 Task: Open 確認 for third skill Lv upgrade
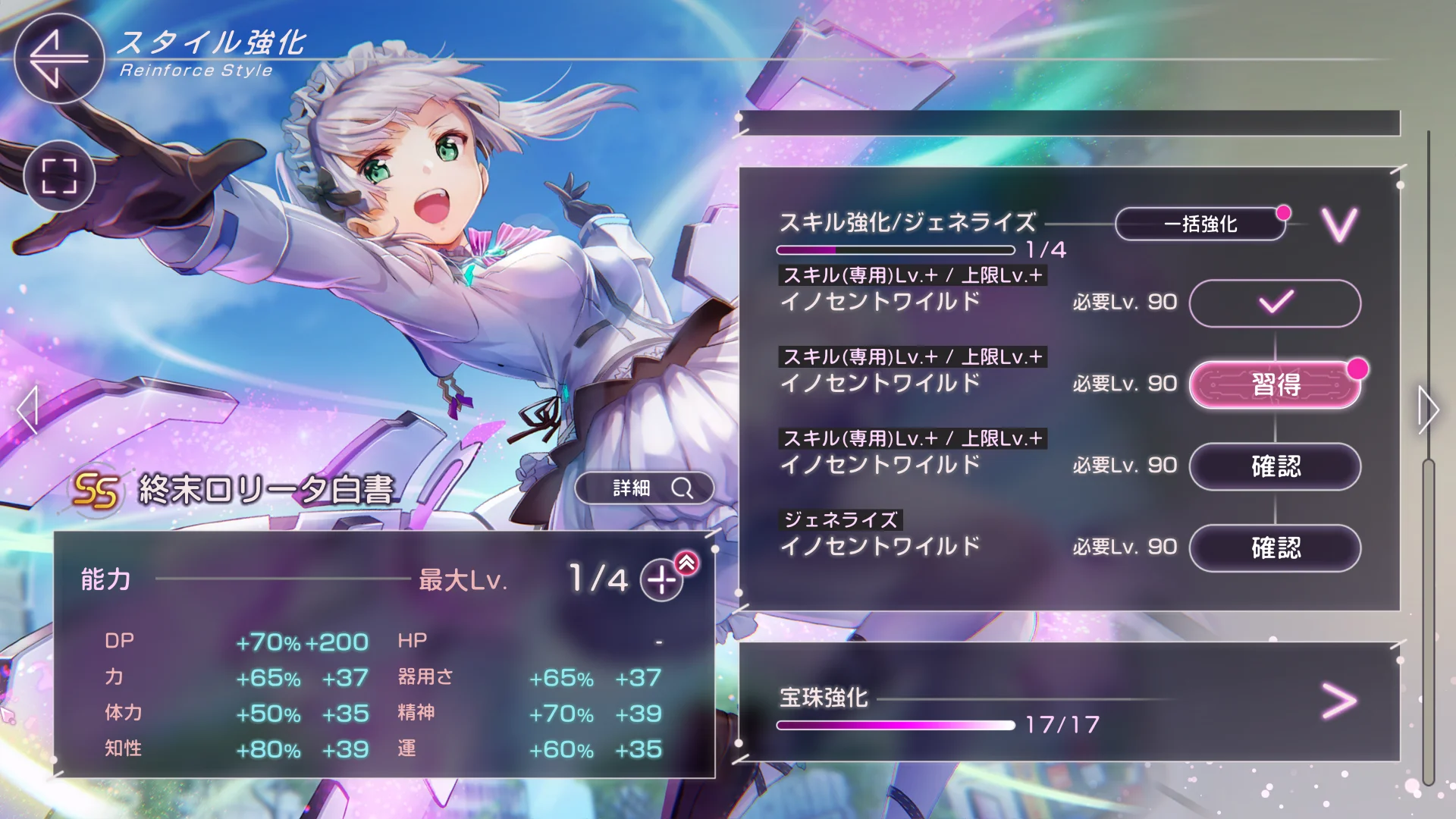pyautogui.click(x=1276, y=466)
